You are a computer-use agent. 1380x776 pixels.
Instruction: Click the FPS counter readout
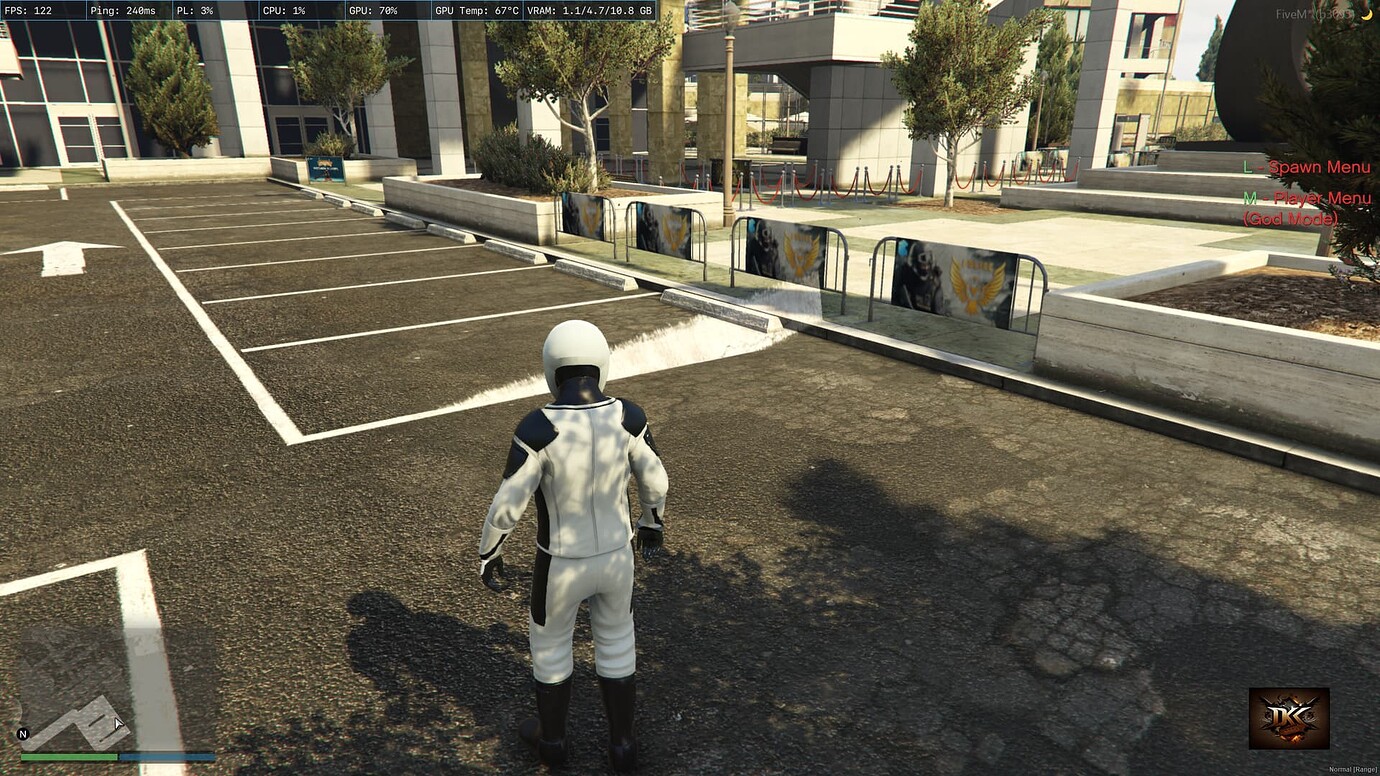point(28,13)
